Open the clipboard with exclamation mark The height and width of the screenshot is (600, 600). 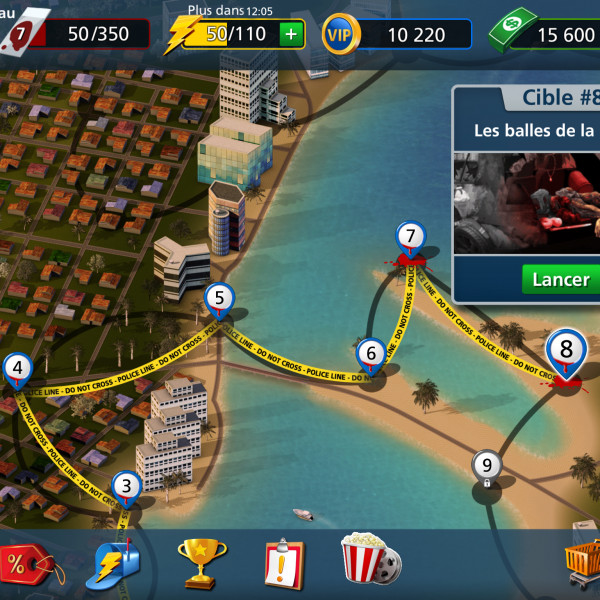[x=284, y=563]
